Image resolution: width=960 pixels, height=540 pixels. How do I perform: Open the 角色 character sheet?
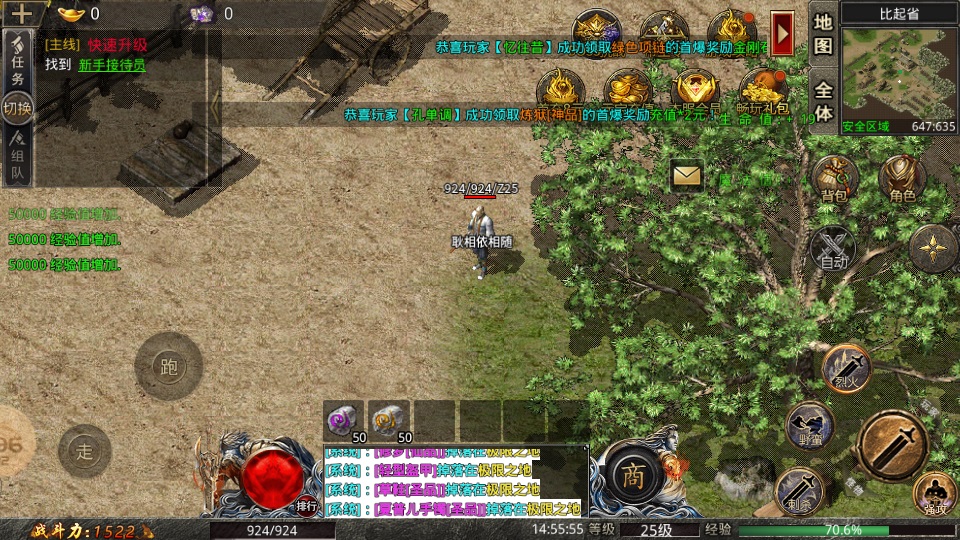tap(901, 180)
